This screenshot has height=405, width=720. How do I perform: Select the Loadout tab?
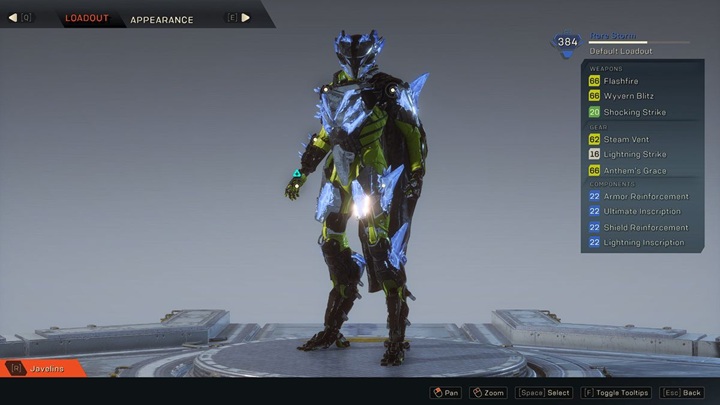click(x=87, y=18)
